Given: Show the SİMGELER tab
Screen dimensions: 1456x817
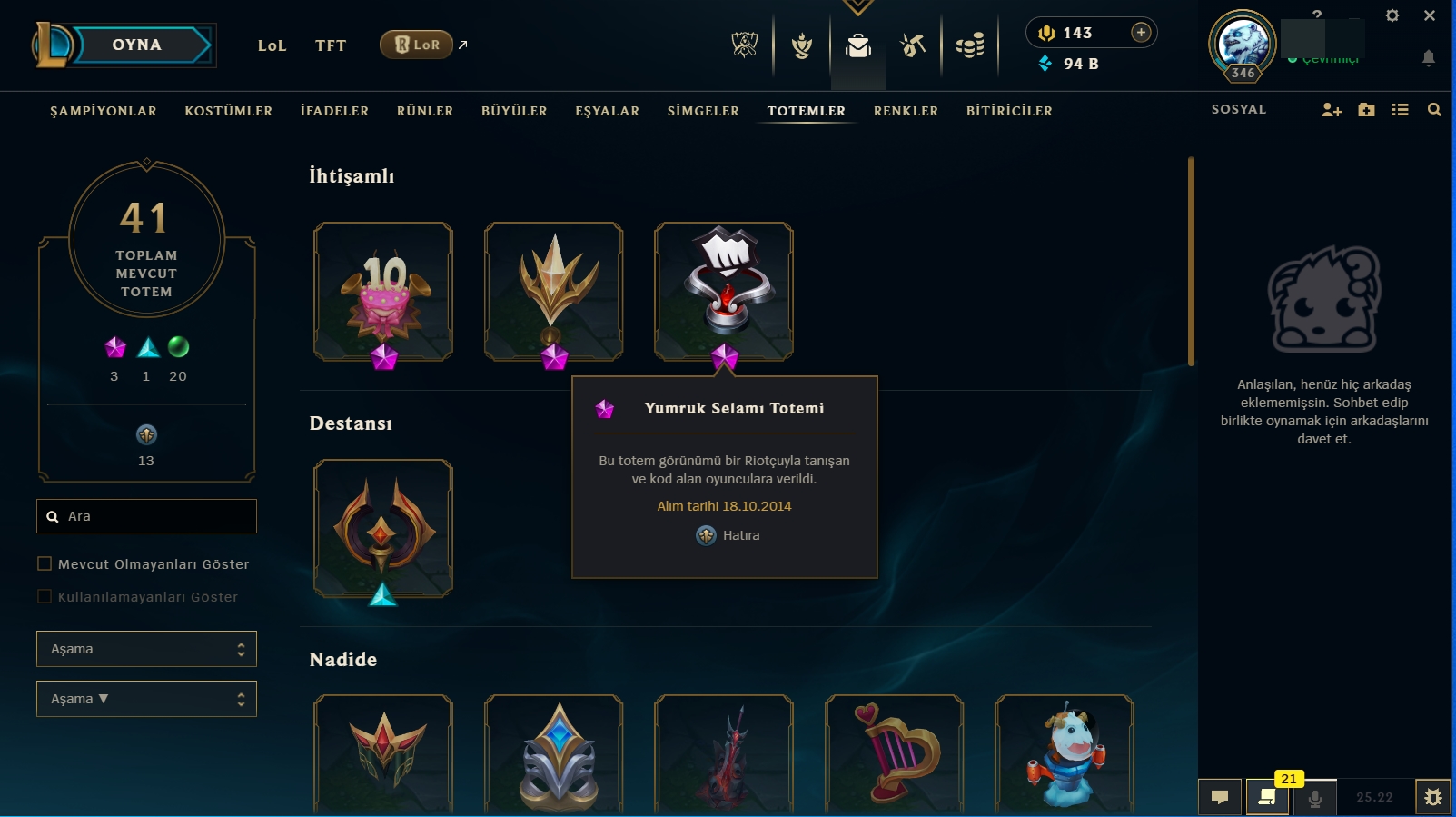Looking at the screenshot, I should [703, 111].
